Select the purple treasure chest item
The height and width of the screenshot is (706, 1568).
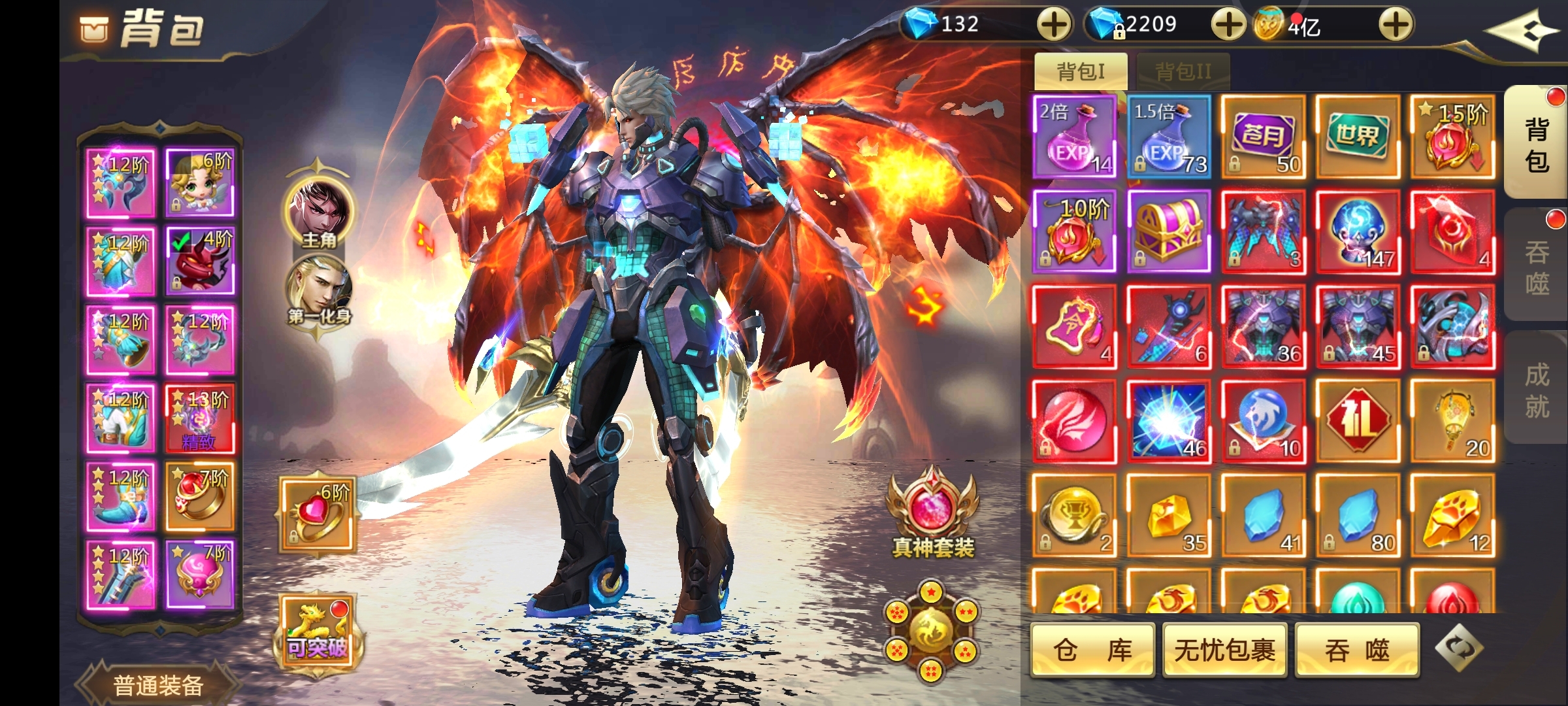1169,231
